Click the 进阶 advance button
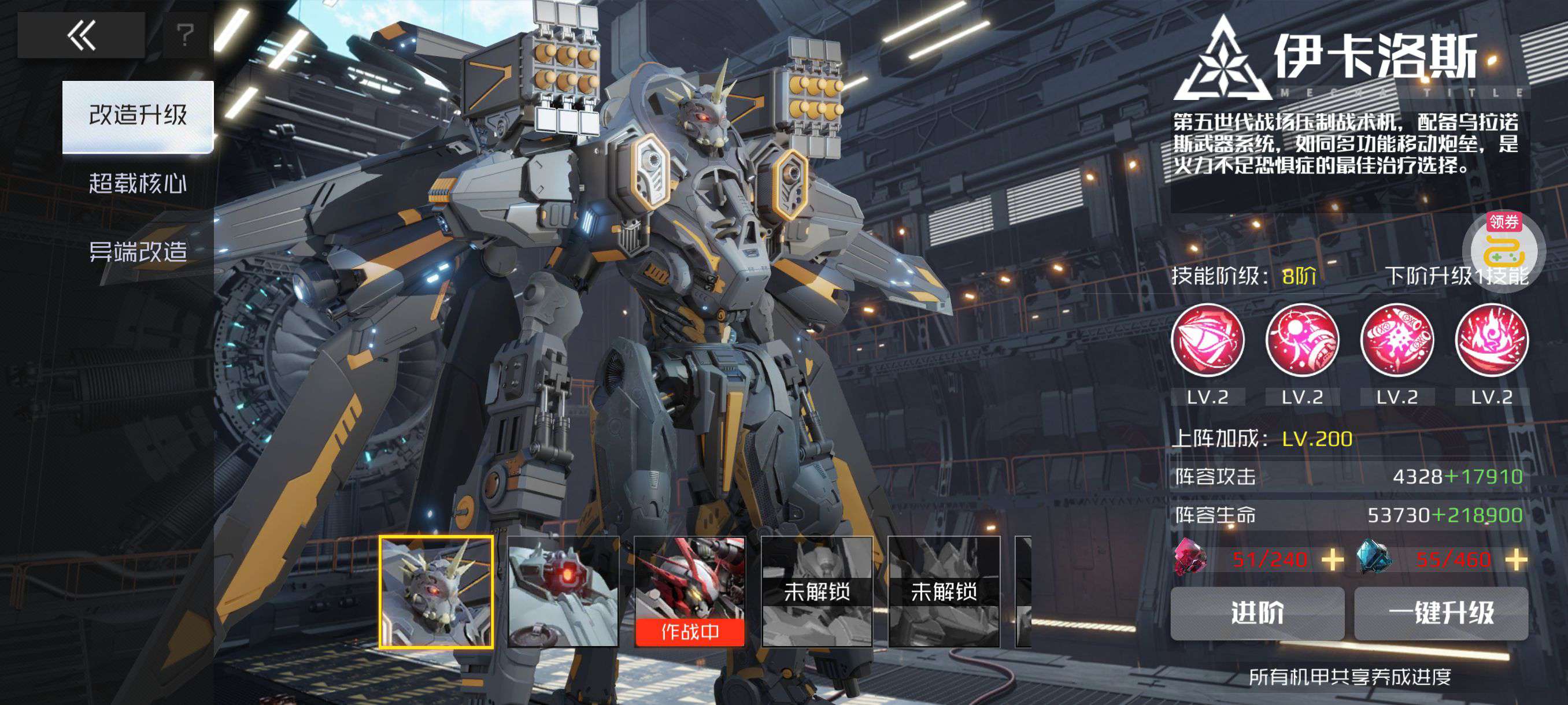Image resolution: width=1568 pixels, height=705 pixels. coord(1257,613)
